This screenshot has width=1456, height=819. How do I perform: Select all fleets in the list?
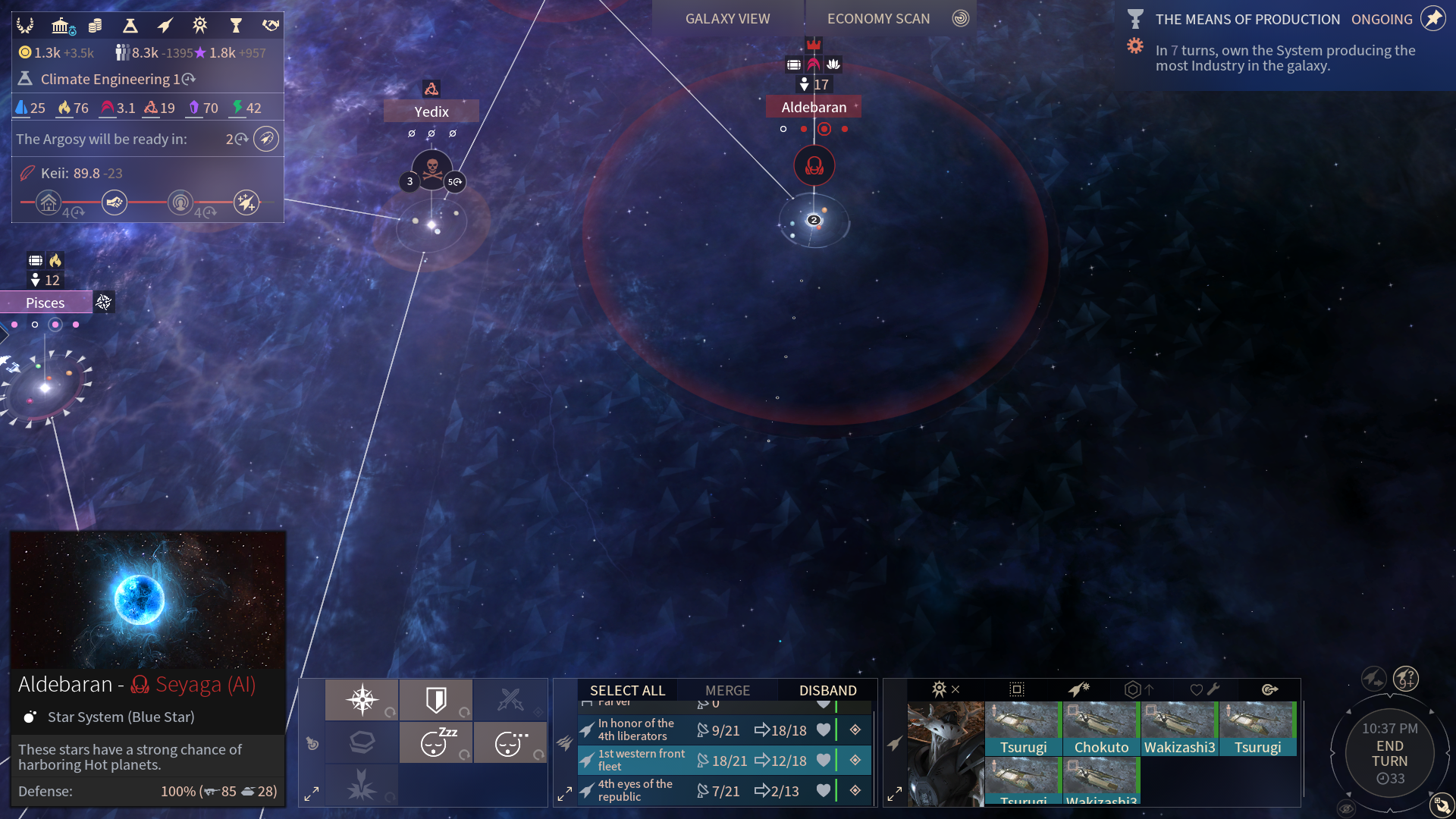627,690
